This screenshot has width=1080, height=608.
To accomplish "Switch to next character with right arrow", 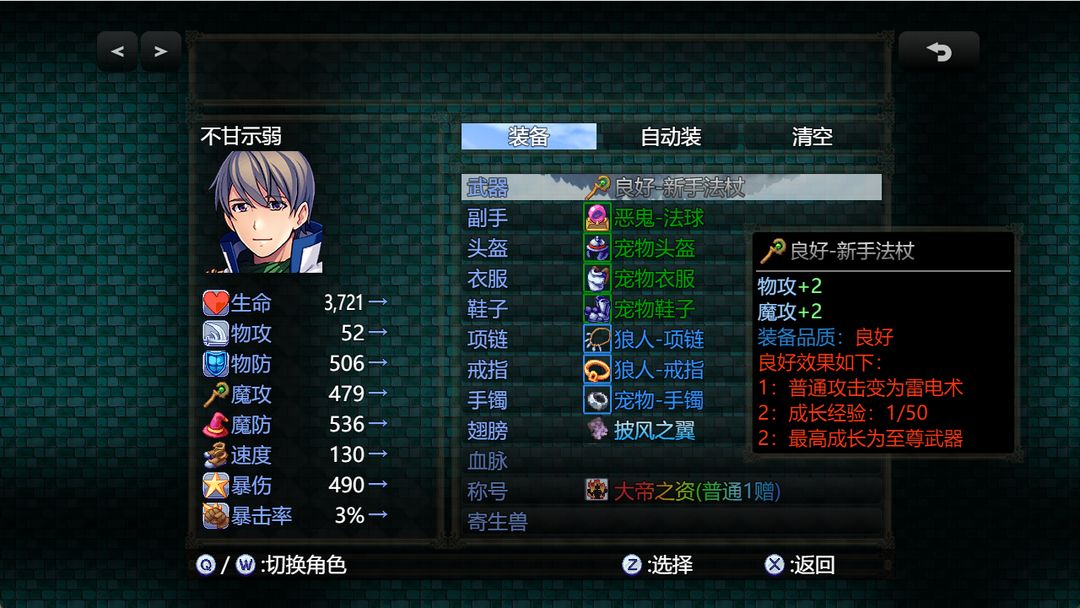I will 160,51.
